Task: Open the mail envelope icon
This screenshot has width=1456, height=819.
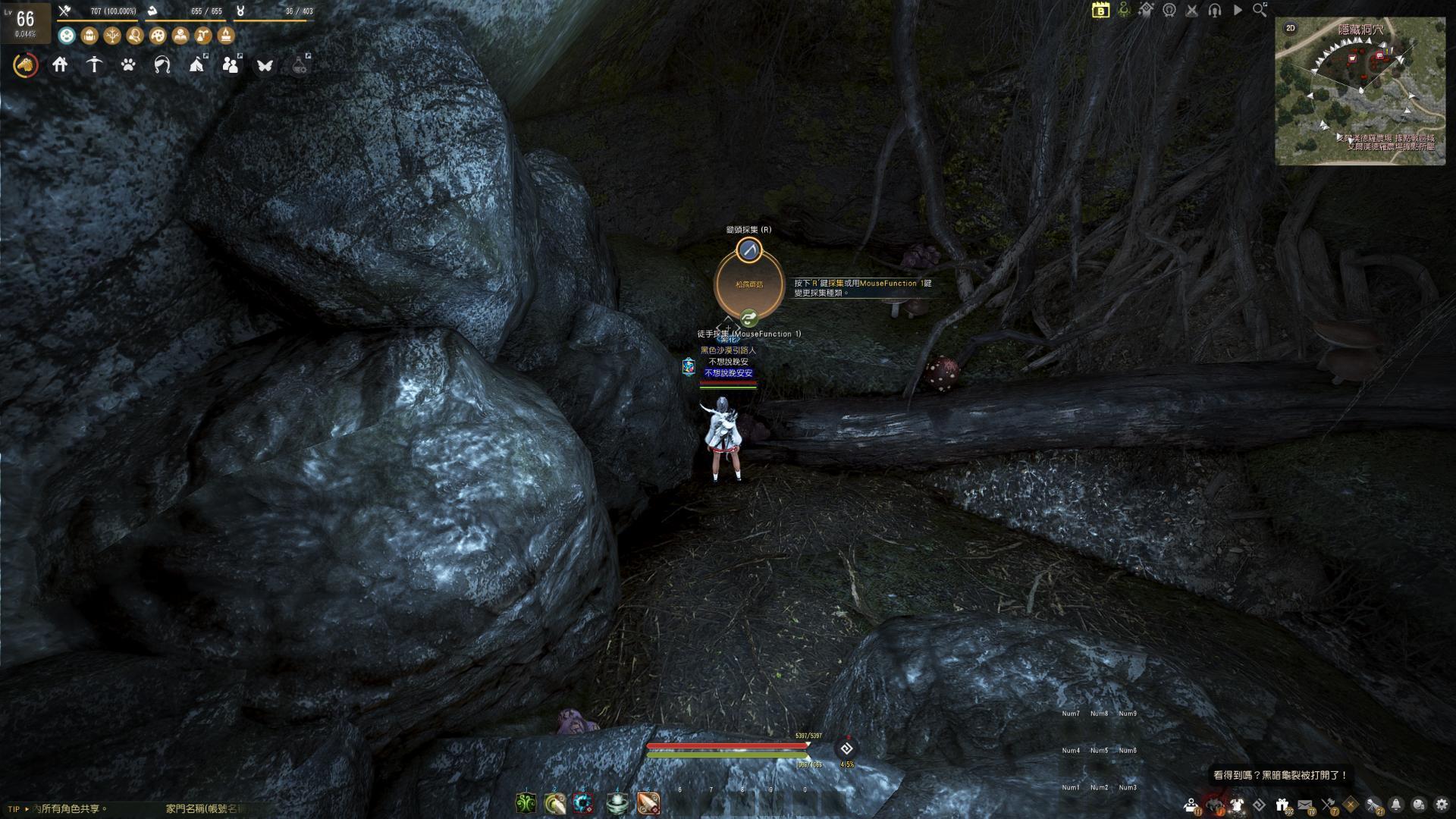Action: 1305,805
